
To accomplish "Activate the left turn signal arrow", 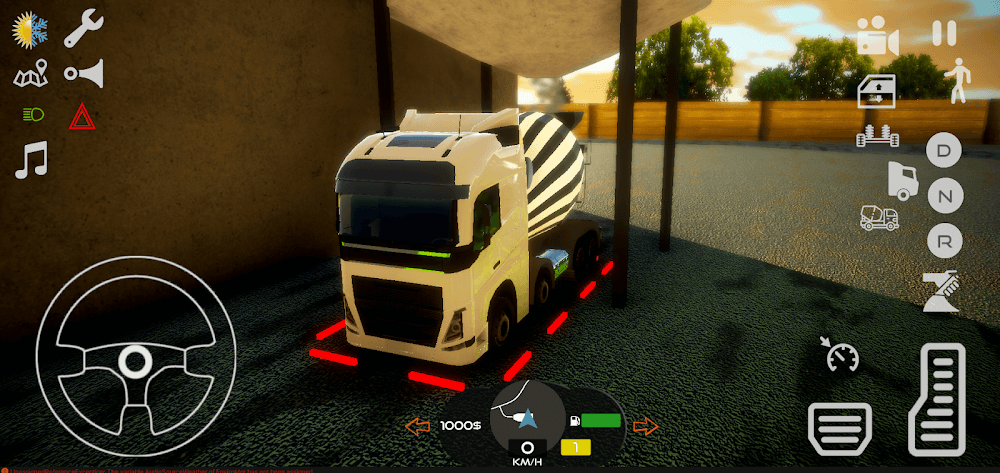I will coord(417,427).
